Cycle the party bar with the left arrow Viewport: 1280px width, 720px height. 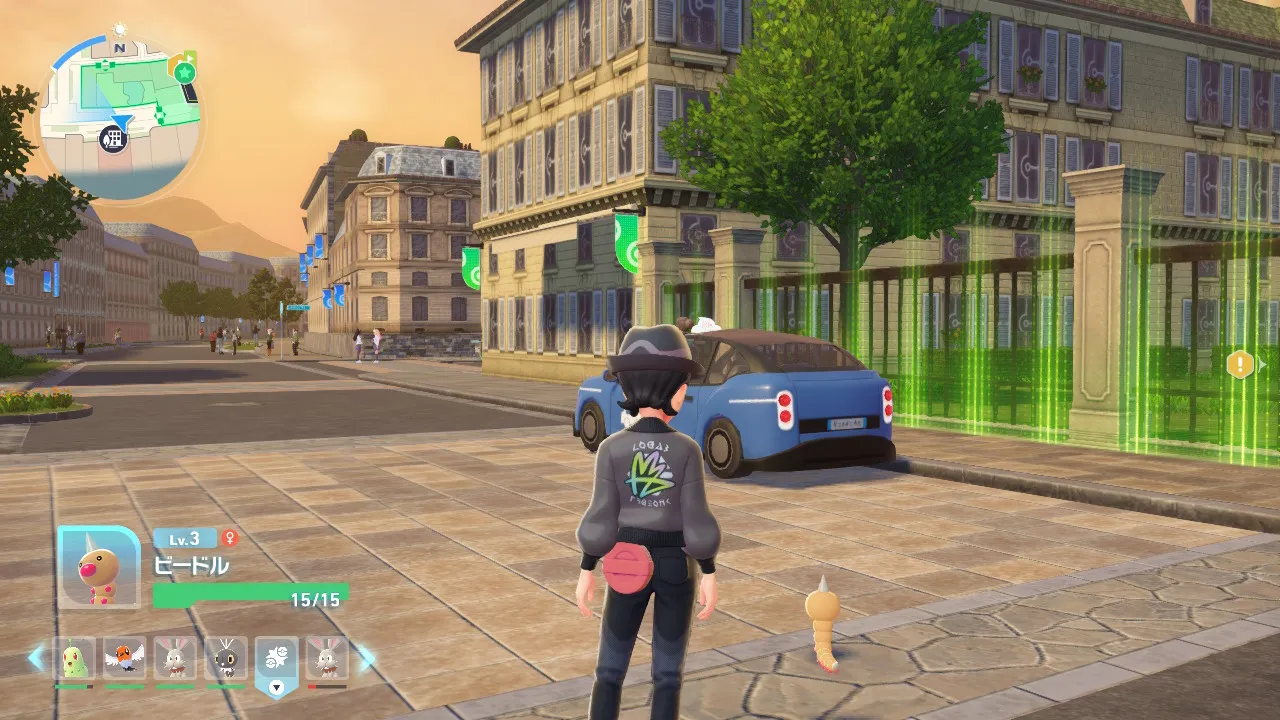pos(37,658)
